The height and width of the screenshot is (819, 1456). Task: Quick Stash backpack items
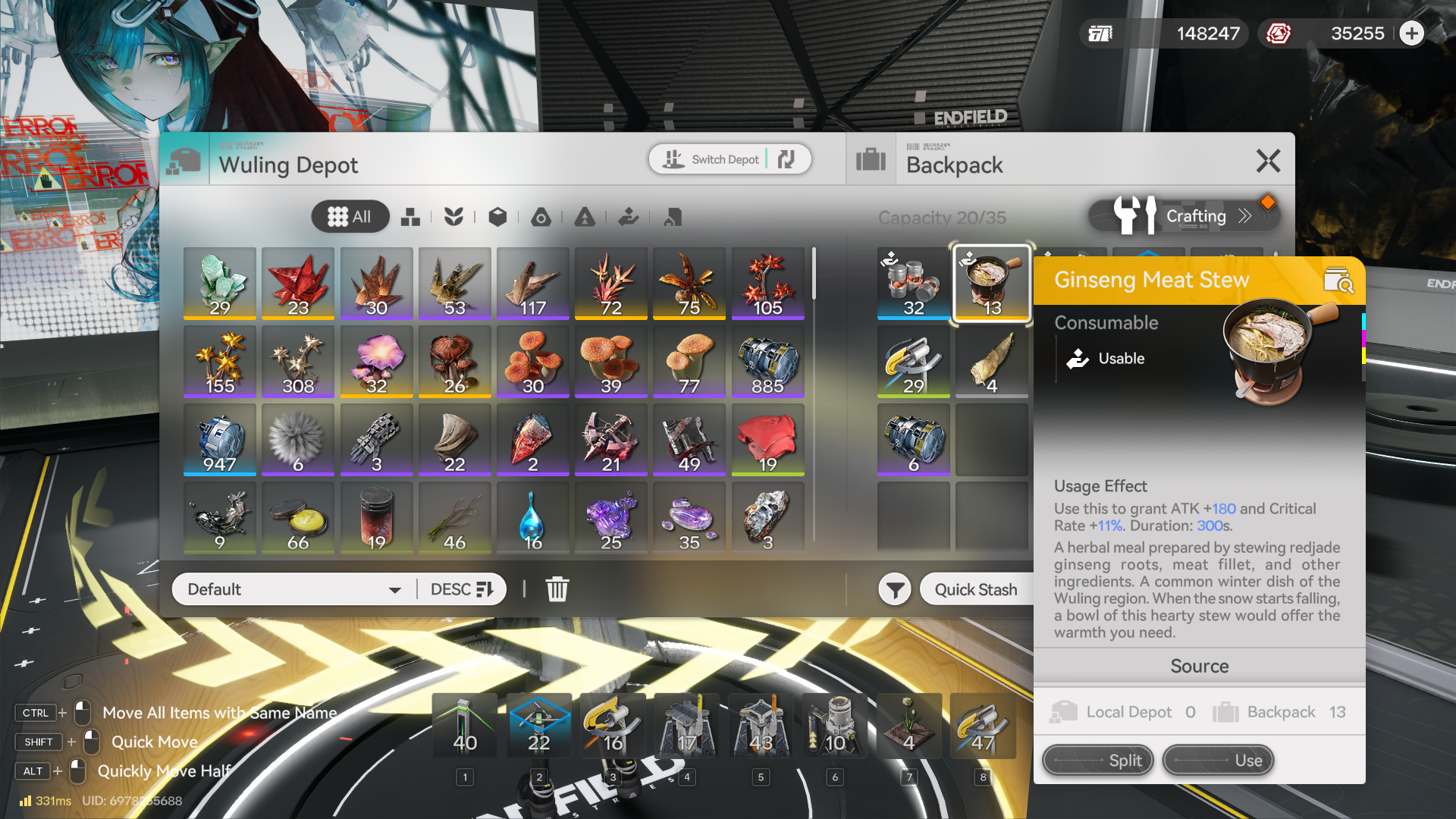pos(975,589)
